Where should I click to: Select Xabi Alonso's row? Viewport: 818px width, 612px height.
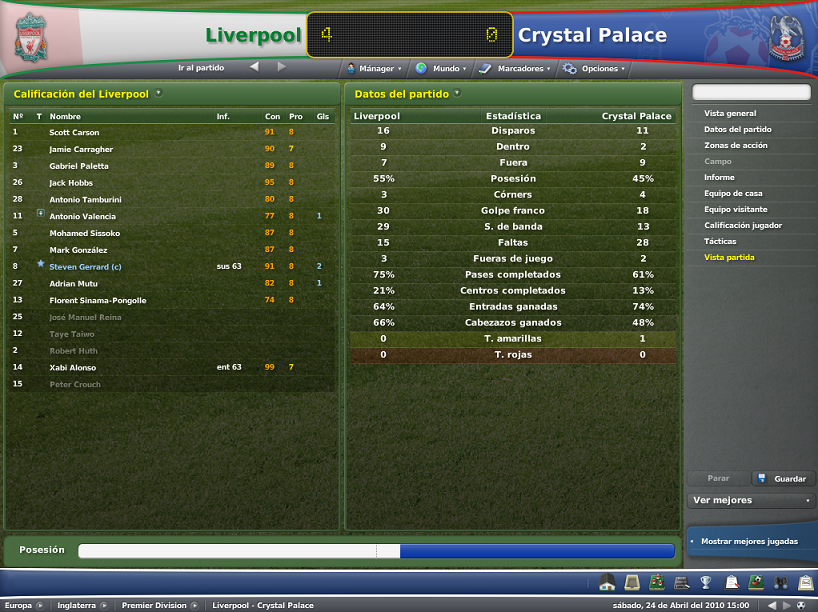74,367
